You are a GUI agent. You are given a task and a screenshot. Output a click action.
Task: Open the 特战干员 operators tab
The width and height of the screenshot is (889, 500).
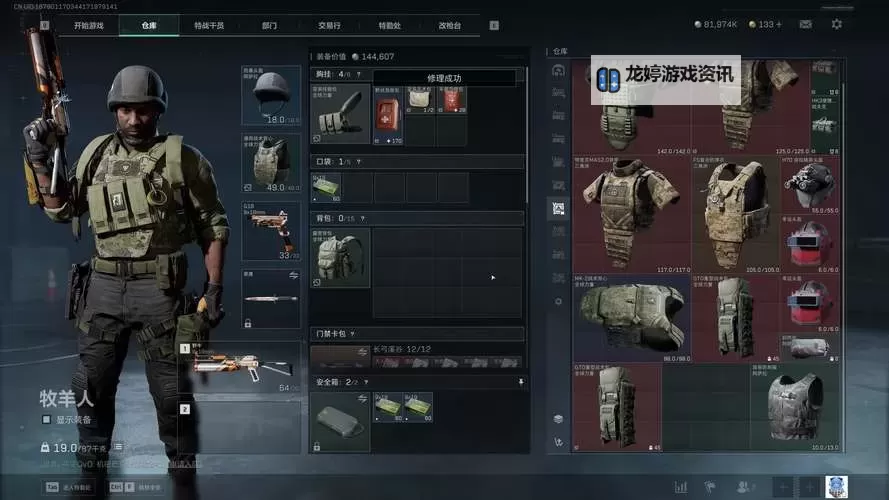click(208, 25)
